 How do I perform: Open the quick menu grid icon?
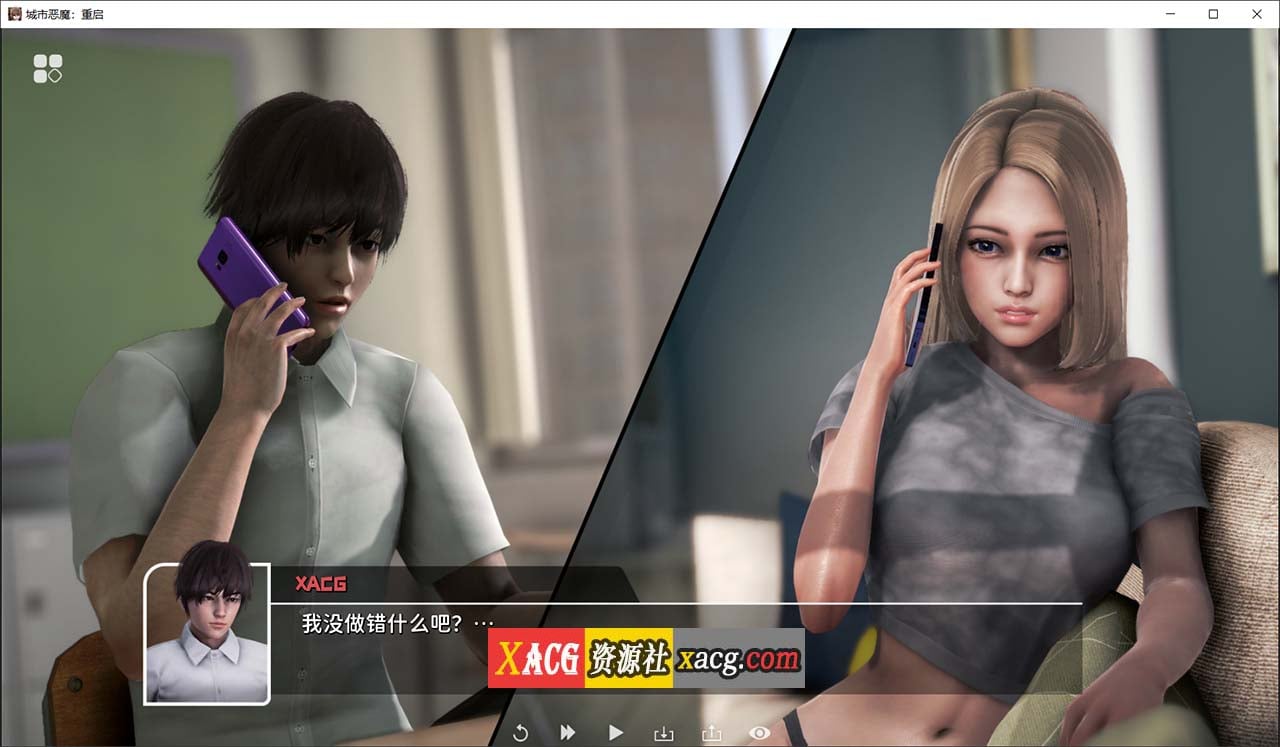(x=48, y=67)
